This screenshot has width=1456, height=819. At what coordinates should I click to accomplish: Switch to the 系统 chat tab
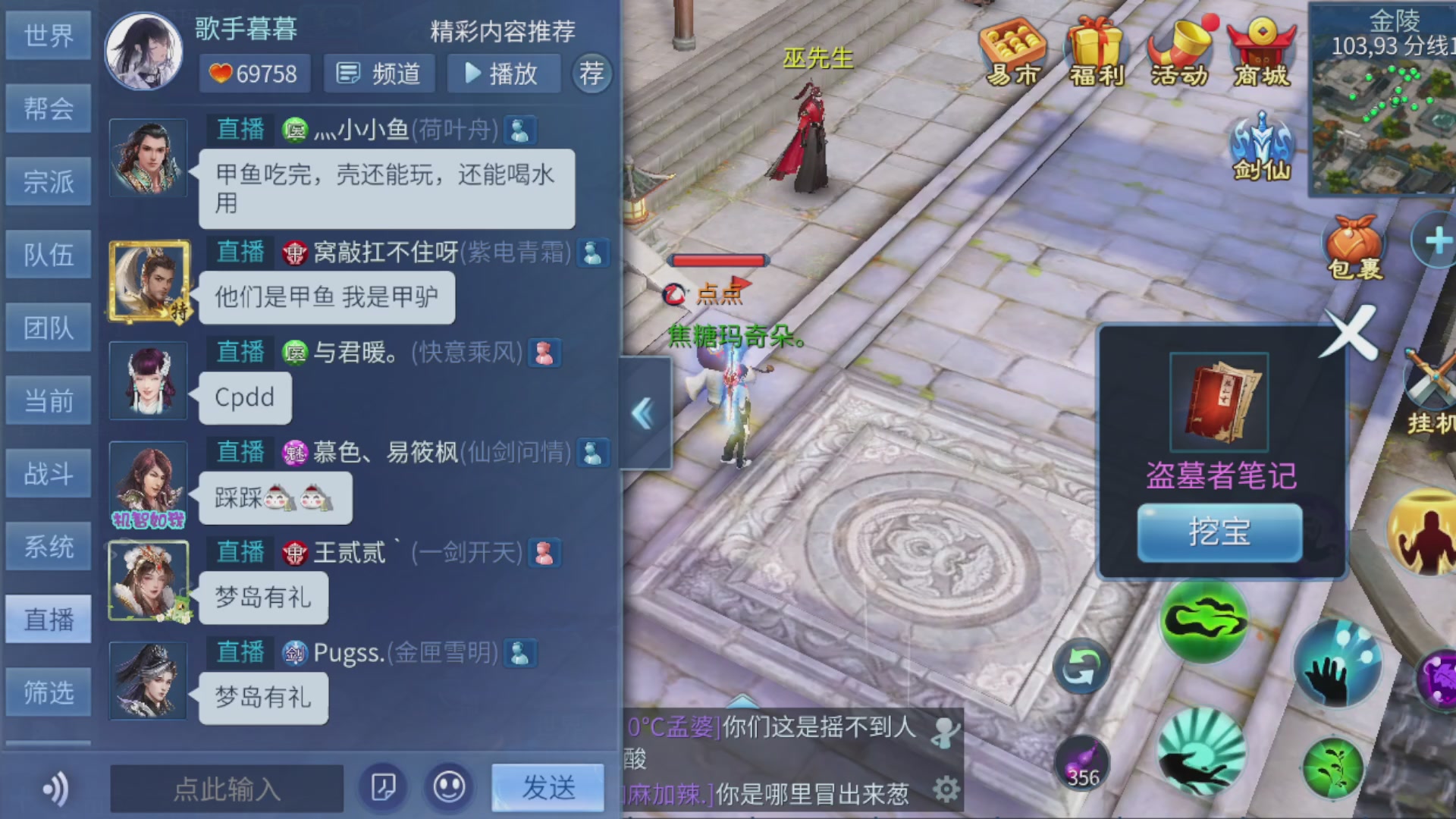coord(48,546)
